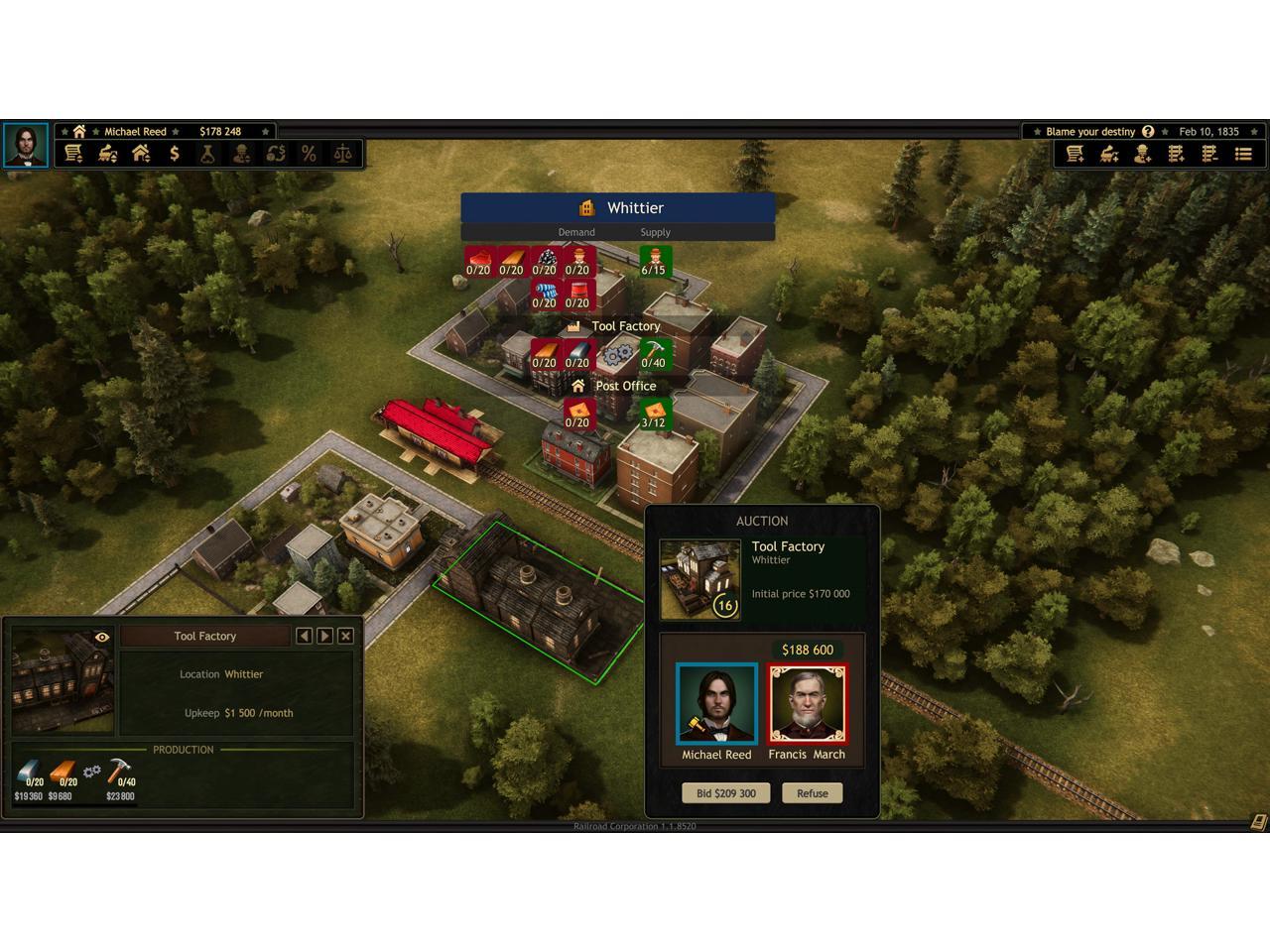This screenshot has width=1270, height=952.
Task: Toggle the eye icon on Tool Factory thumbnail
Action: (x=101, y=638)
